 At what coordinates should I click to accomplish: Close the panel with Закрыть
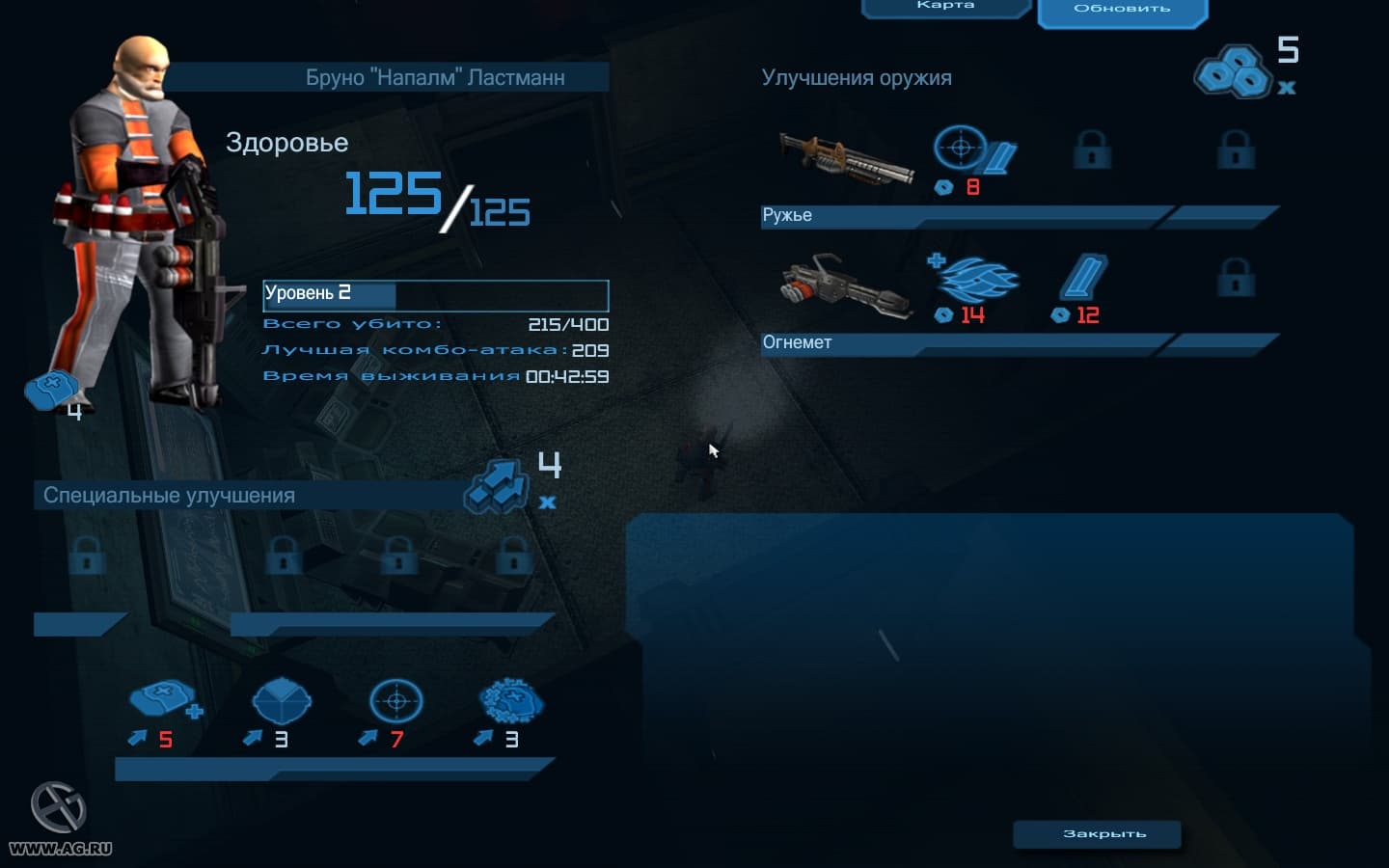(1097, 833)
